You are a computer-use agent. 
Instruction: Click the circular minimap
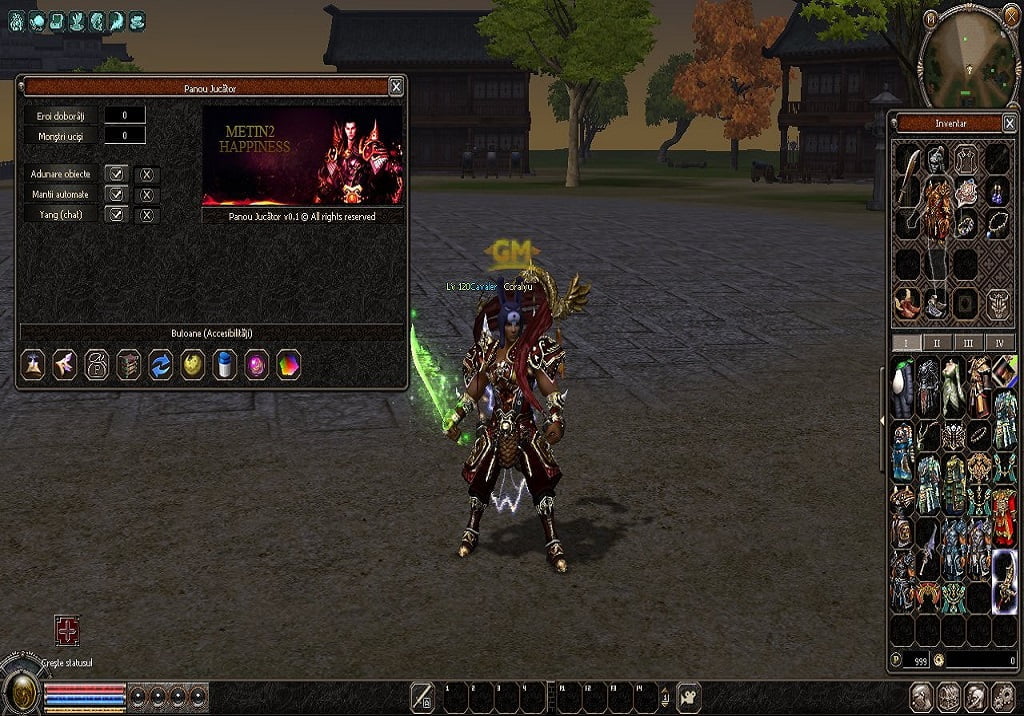pos(968,58)
